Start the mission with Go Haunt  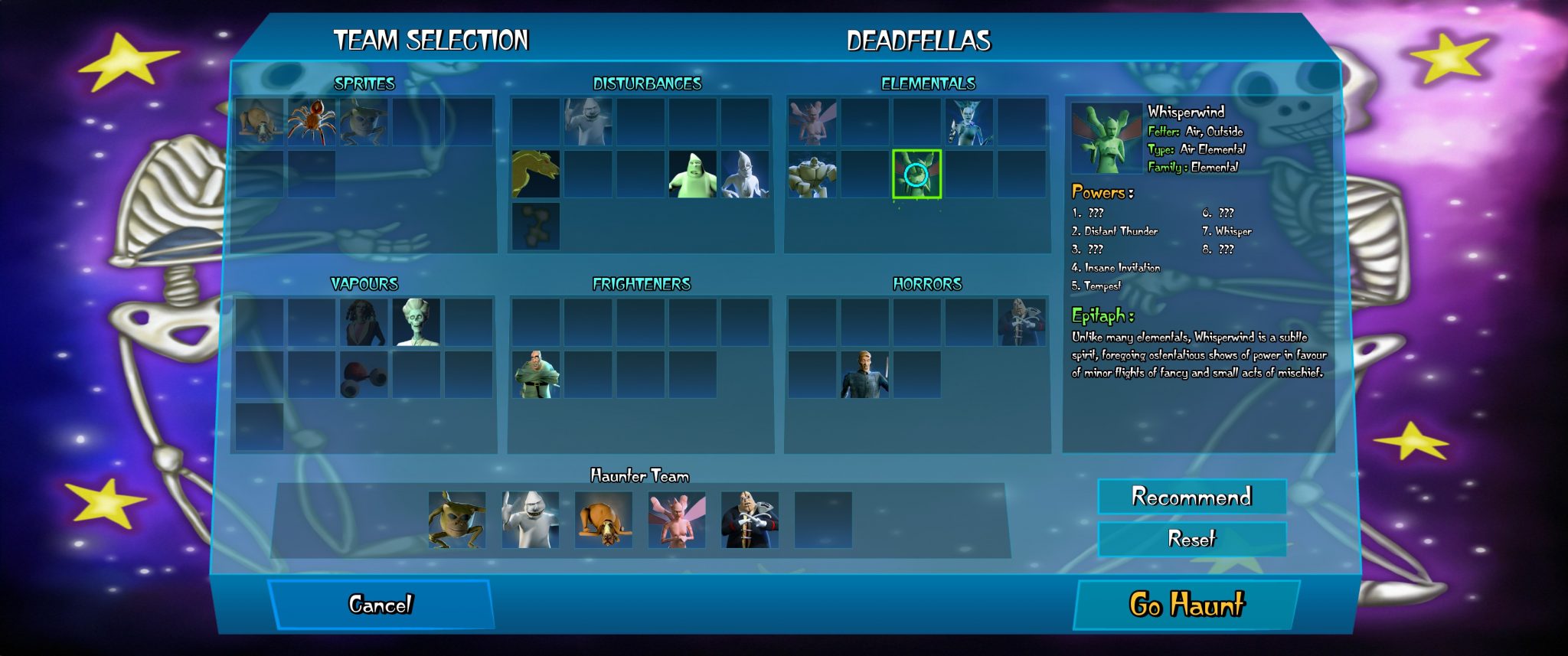pos(1186,605)
